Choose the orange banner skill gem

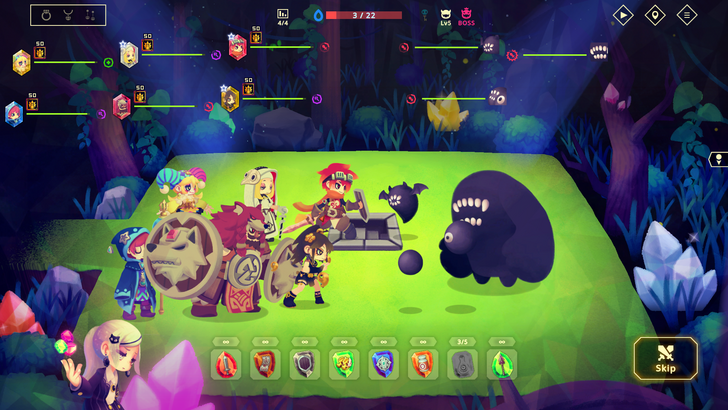click(264, 363)
